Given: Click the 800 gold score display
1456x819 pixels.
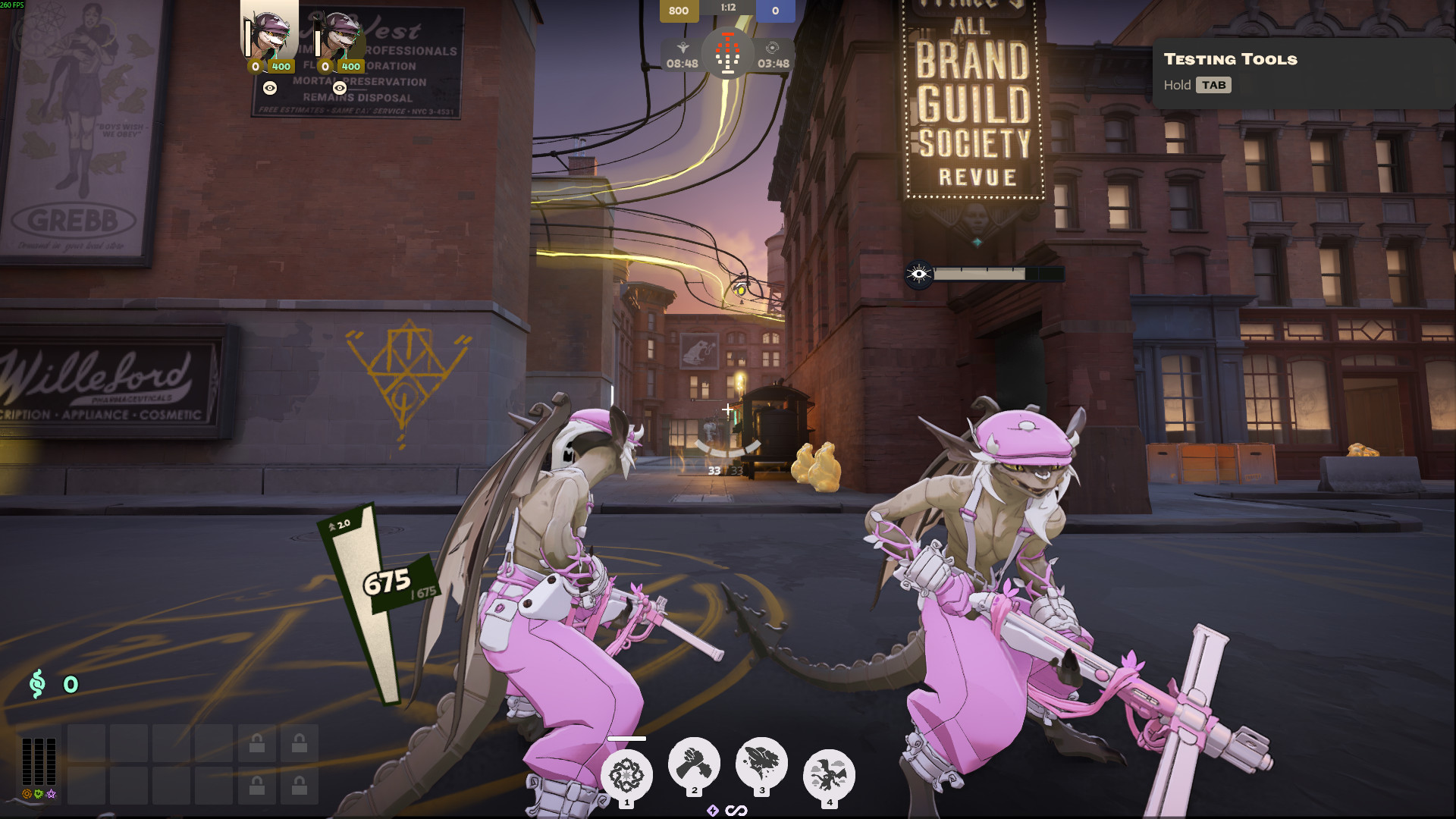Looking at the screenshot, I should pyautogui.click(x=679, y=11).
